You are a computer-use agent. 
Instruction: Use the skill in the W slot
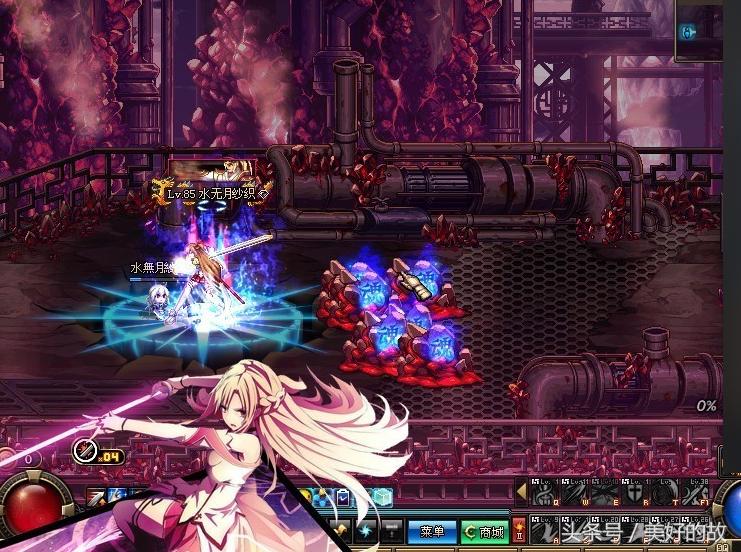click(x=574, y=491)
